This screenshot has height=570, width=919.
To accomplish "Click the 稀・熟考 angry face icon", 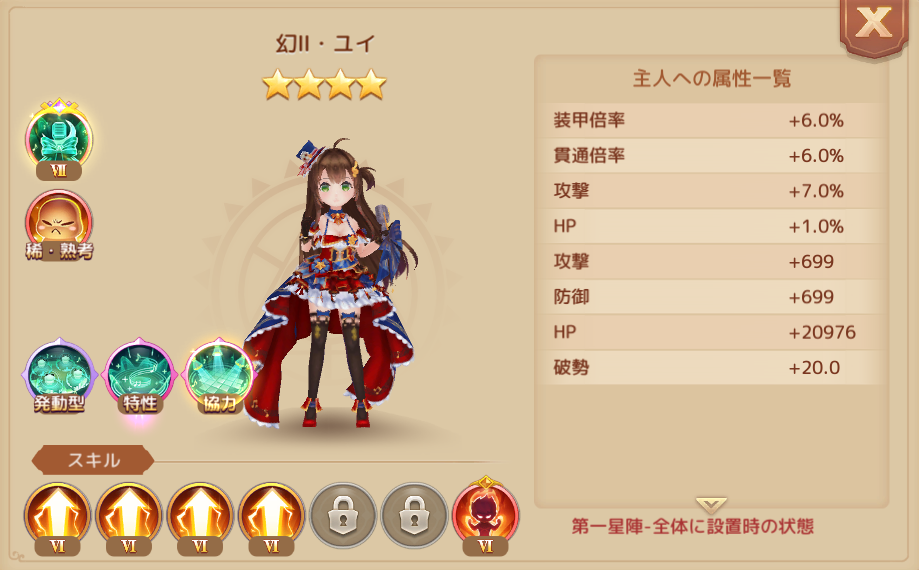I will (59, 222).
